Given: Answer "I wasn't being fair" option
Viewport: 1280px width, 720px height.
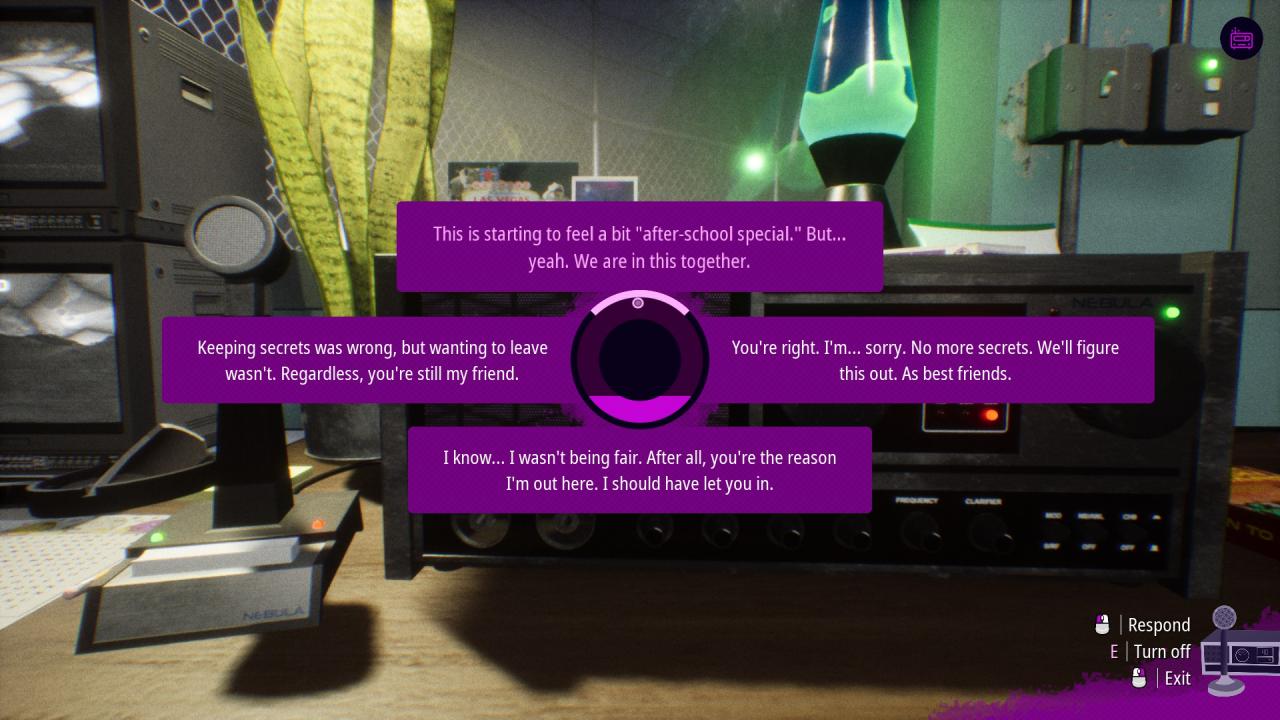Looking at the screenshot, I should (639, 470).
